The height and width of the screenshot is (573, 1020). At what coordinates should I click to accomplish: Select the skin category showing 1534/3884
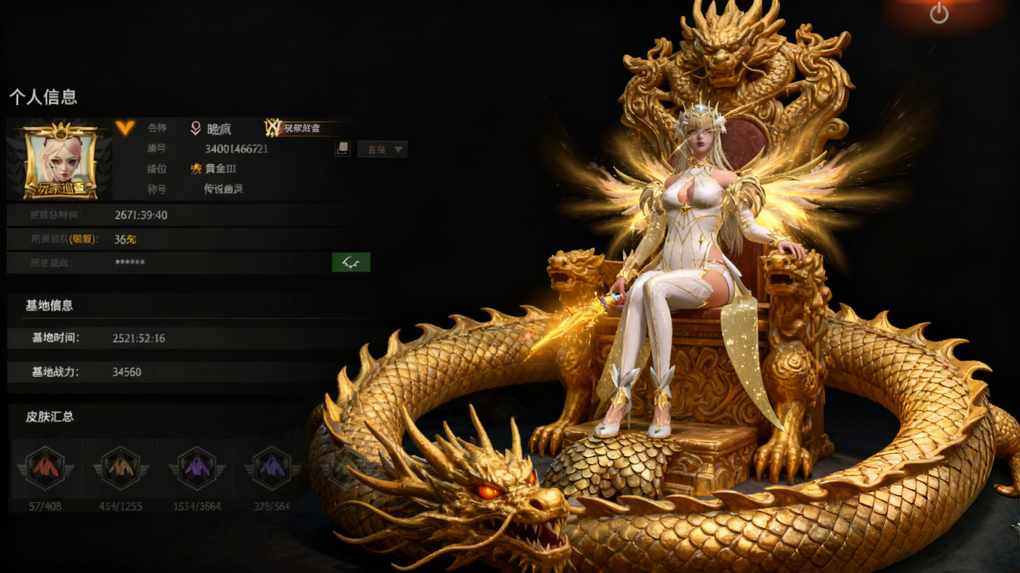tap(197, 468)
